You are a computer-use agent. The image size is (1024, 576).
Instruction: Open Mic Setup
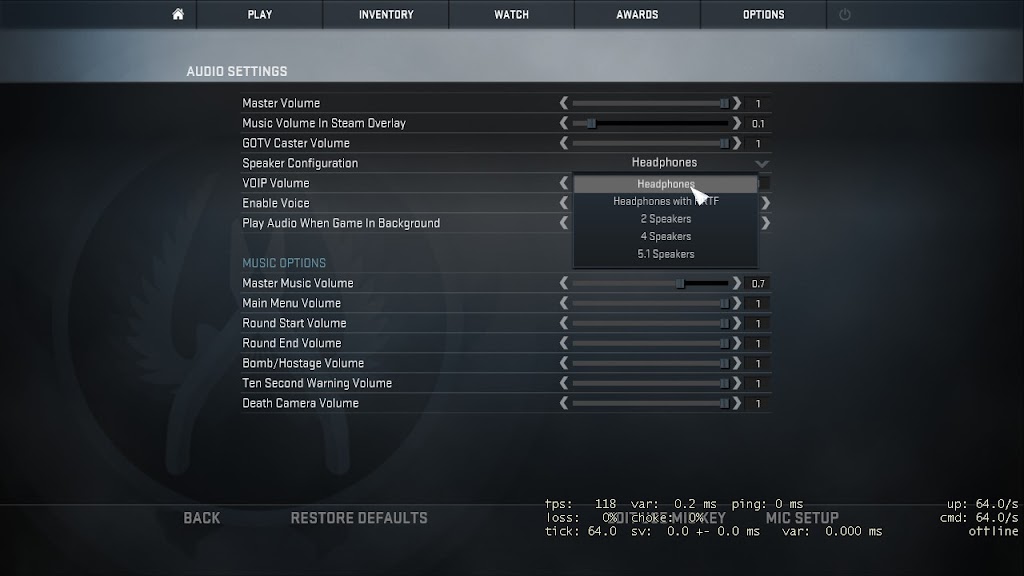pyautogui.click(x=802, y=518)
